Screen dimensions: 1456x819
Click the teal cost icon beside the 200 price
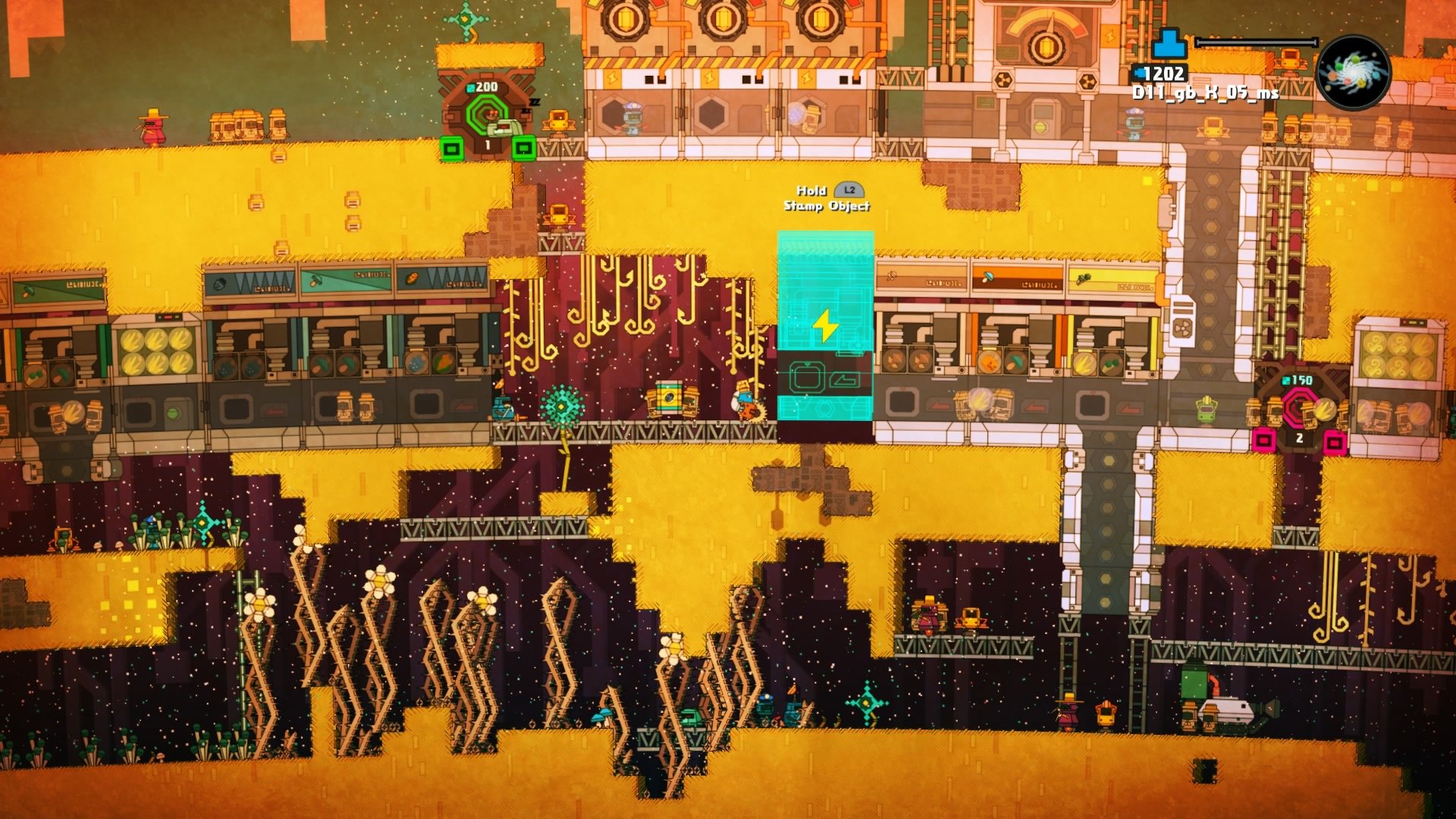pos(470,87)
